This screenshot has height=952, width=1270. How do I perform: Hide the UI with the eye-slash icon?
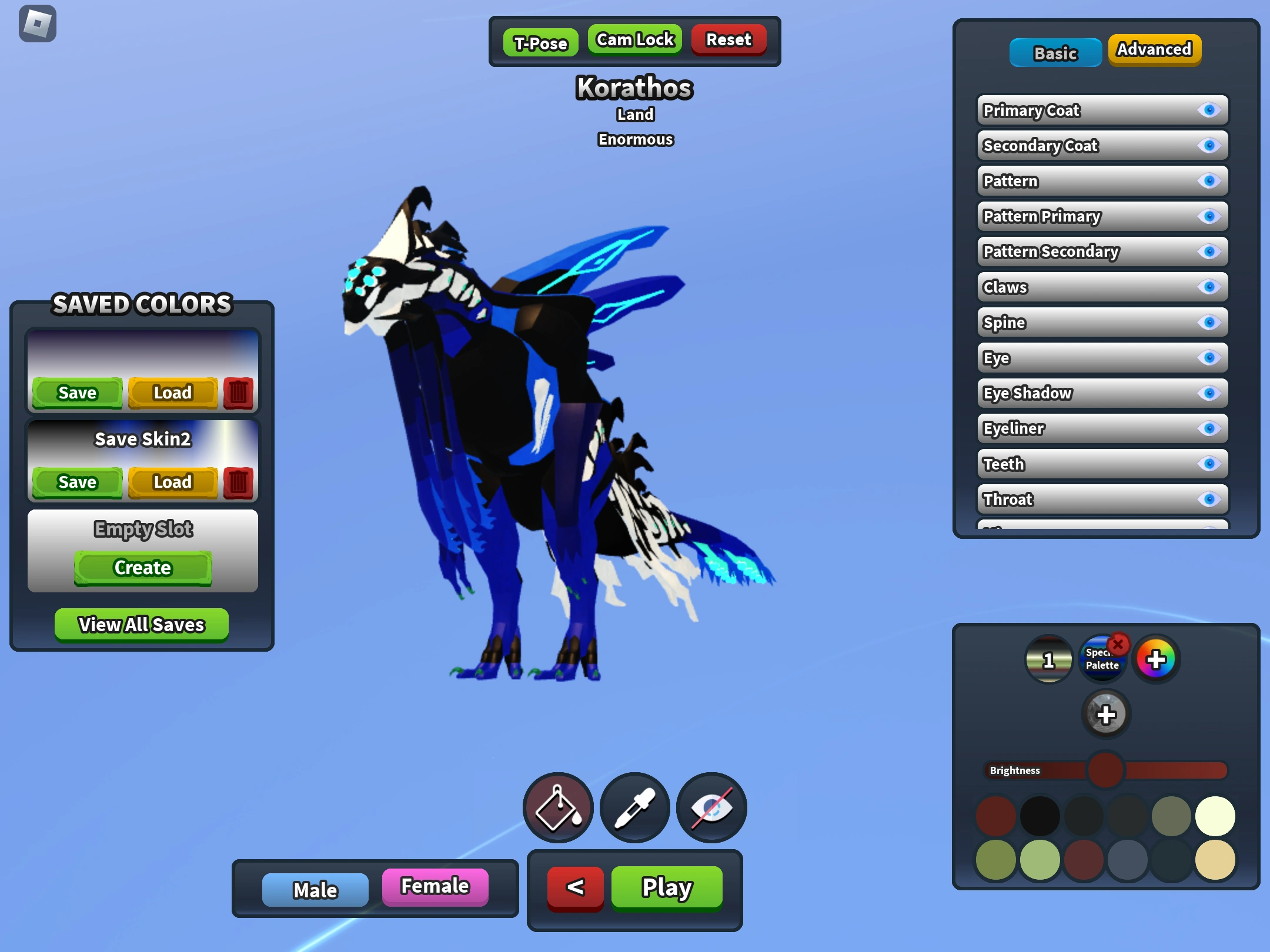[x=711, y=807]
